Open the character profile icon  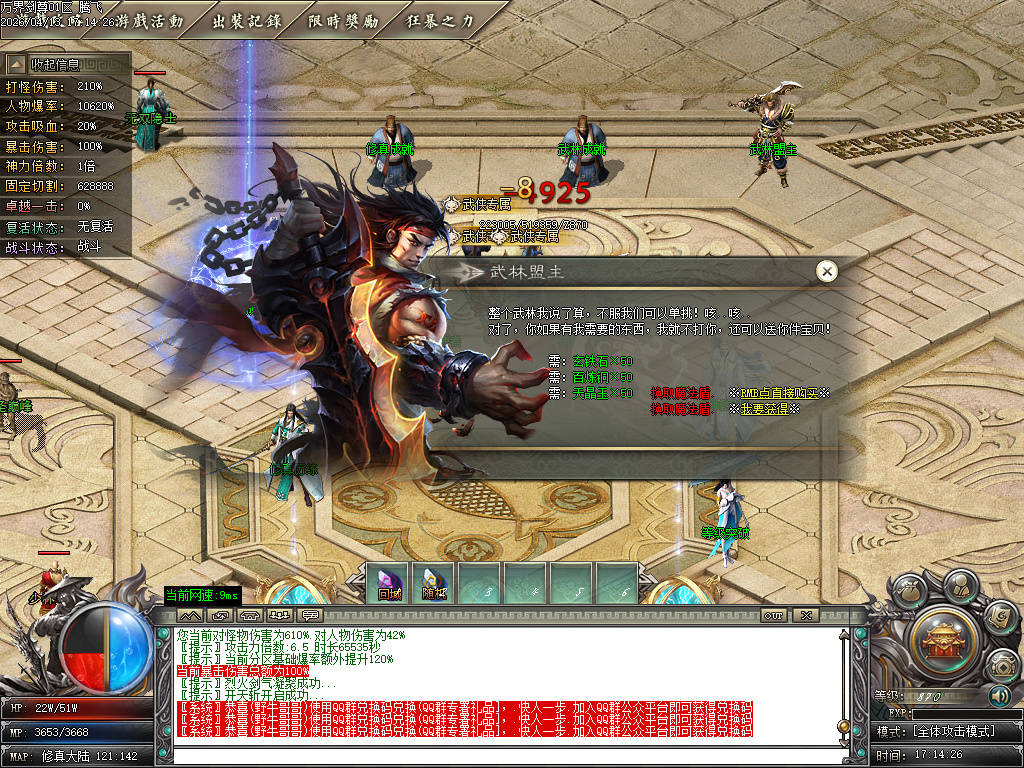click(x=960, y=583)
